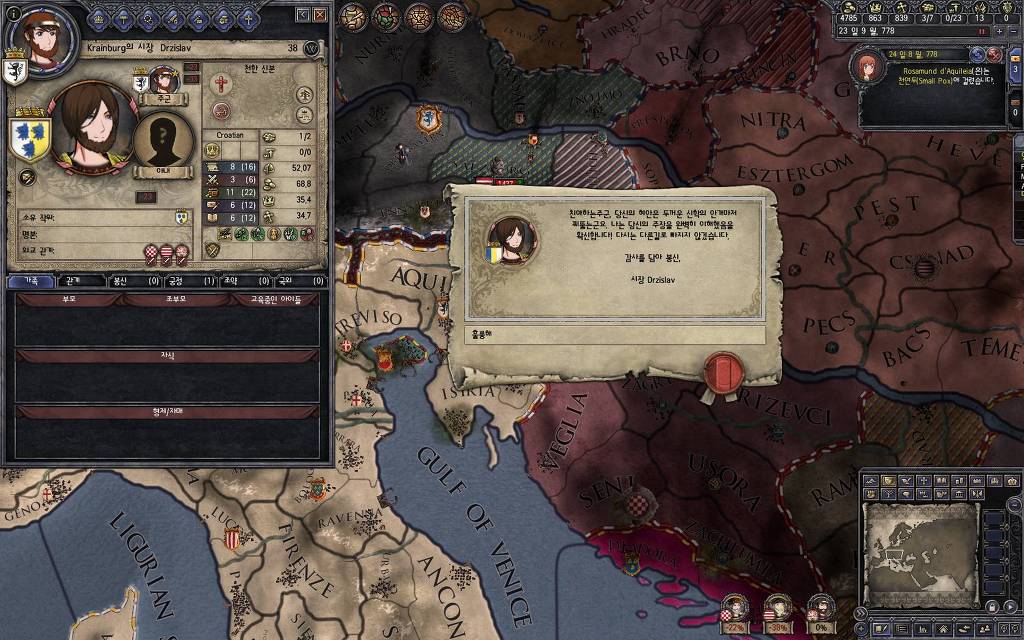Switch to the 가족 family tab
Viewport: 1024px width, 640px height.
(x=31, y=282)
